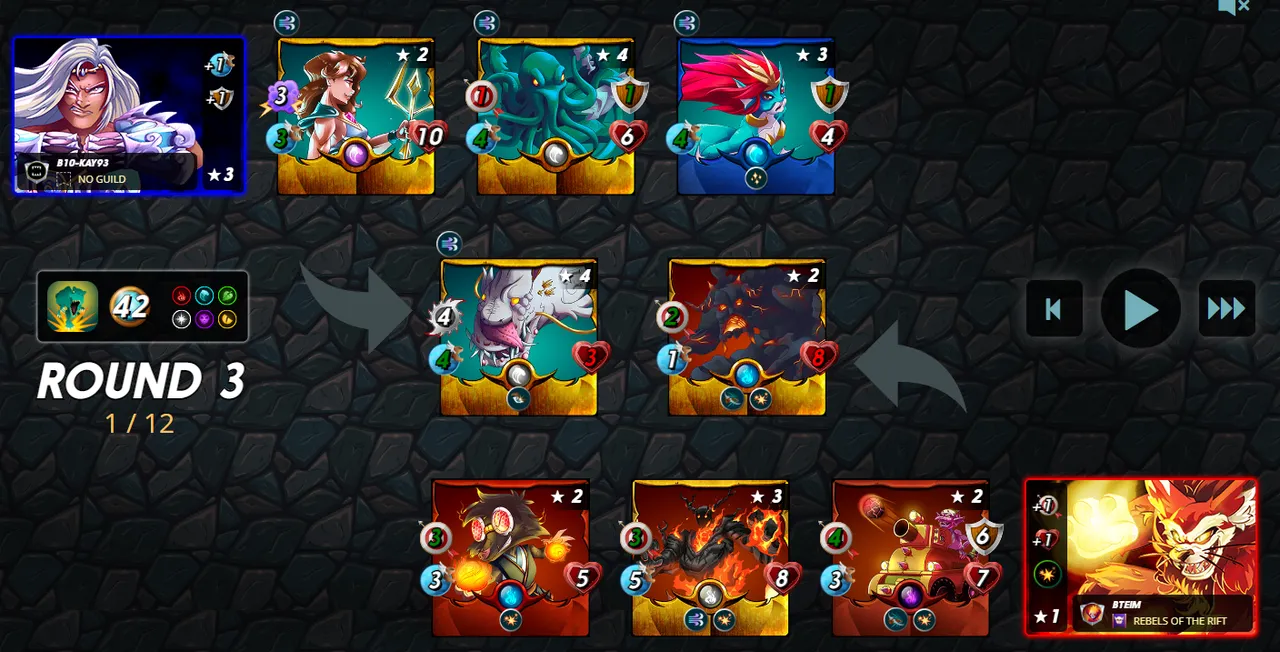Viewport: 1280px width, 652px height.
Task: Inspect the flaming black beast card
Action: tap(710, 557)
